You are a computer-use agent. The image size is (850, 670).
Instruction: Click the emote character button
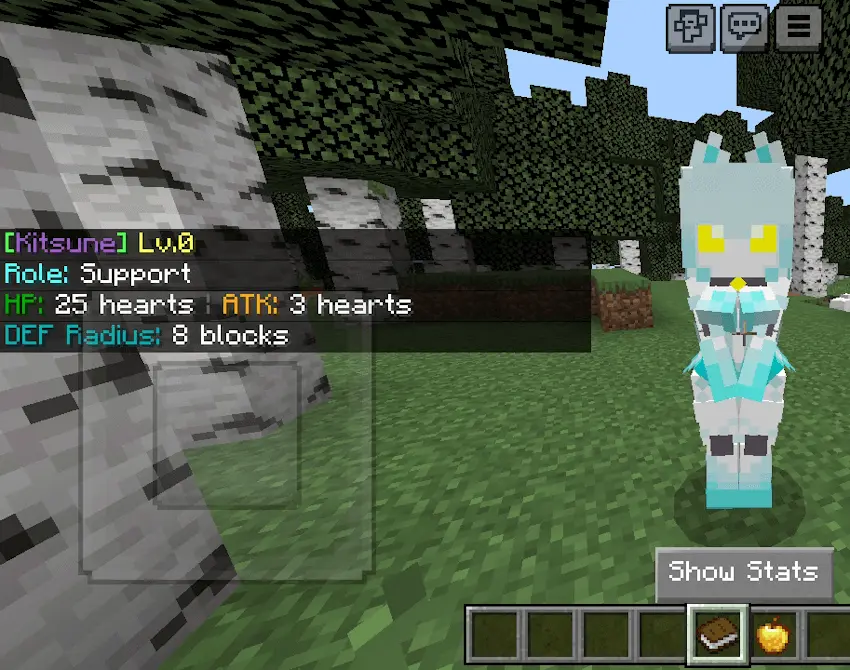(x=691, y=27)
